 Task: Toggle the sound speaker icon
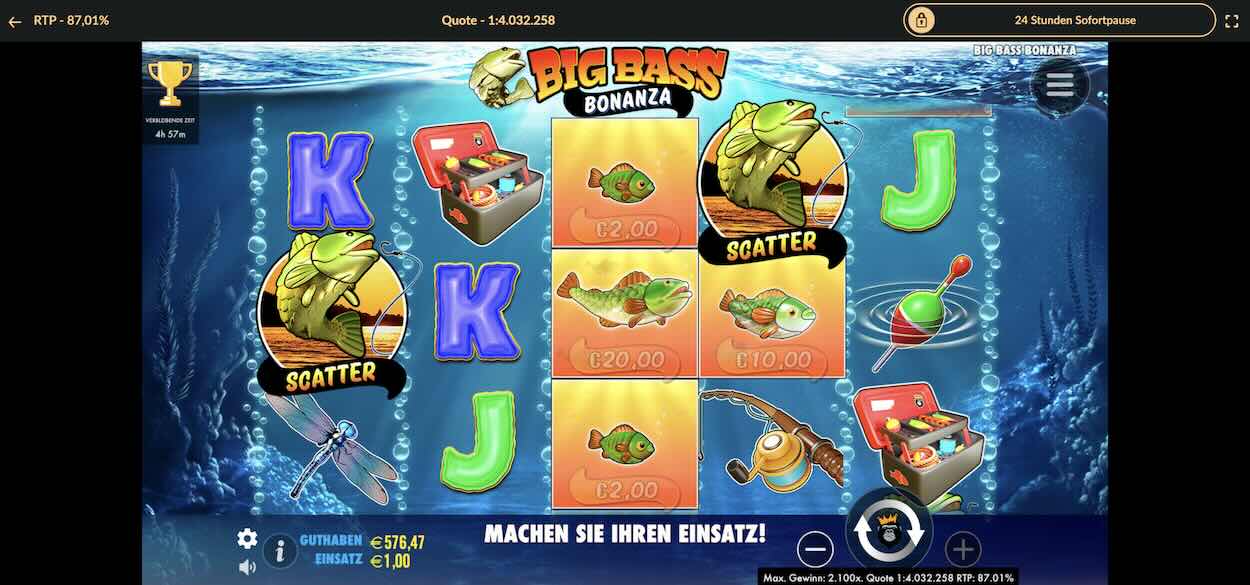pos(247,567)
